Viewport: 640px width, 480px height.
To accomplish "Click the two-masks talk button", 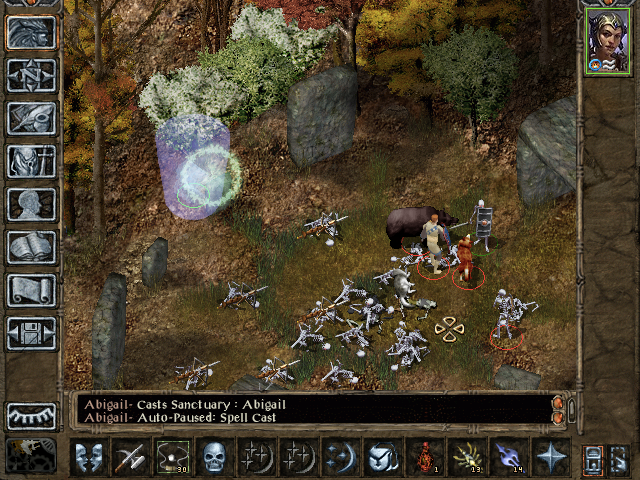I will [89, 457].
